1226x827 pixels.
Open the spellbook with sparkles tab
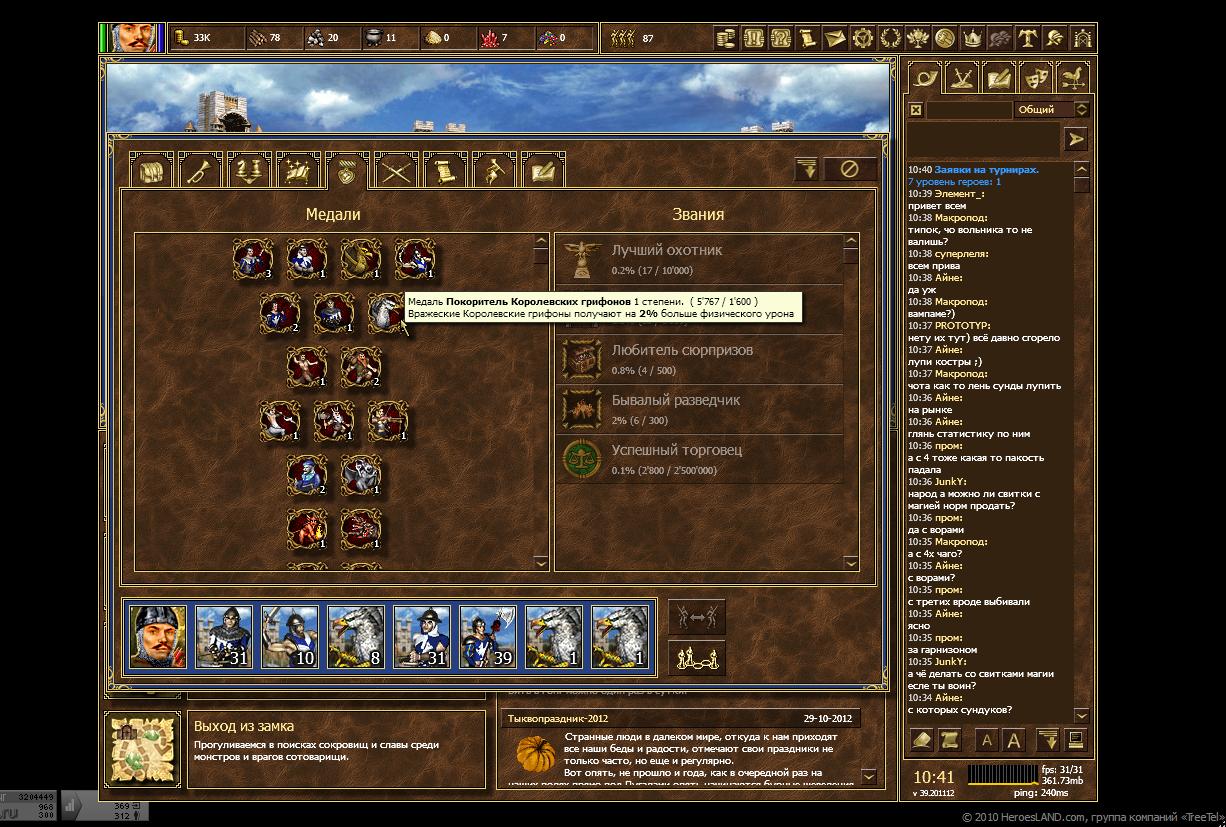[298, 171]
